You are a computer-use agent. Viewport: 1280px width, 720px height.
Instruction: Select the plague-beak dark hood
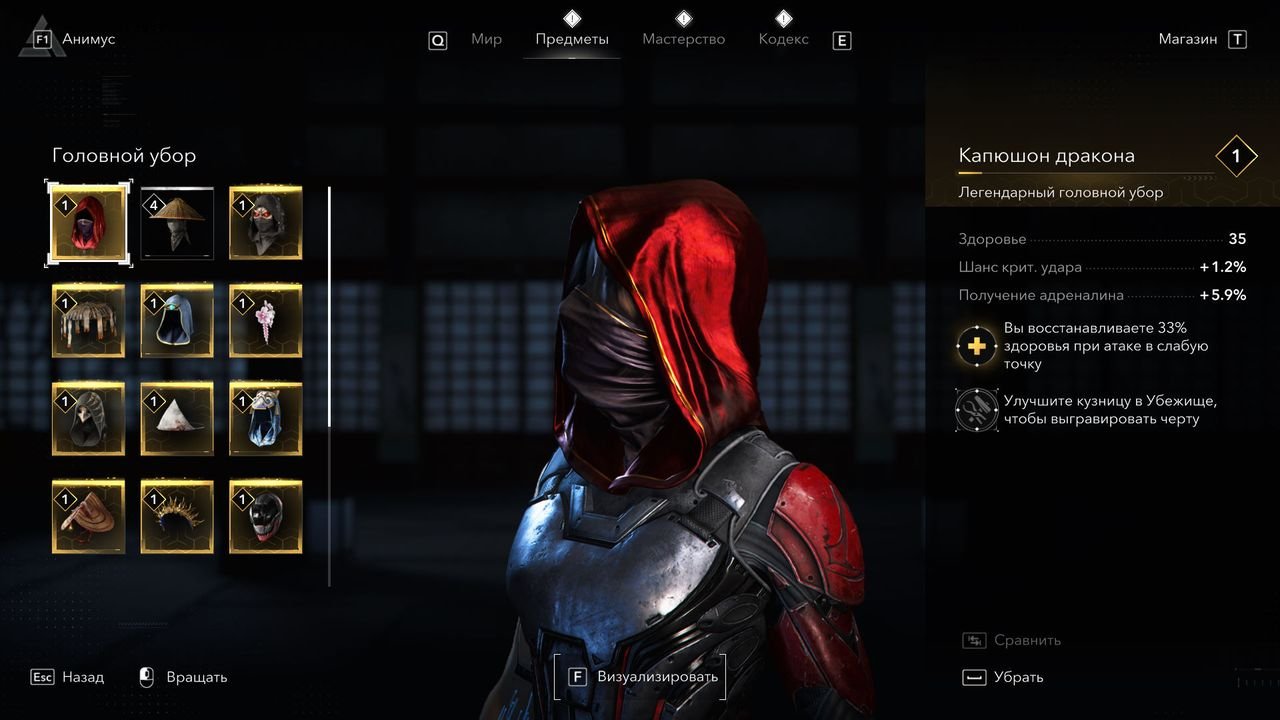89,419
